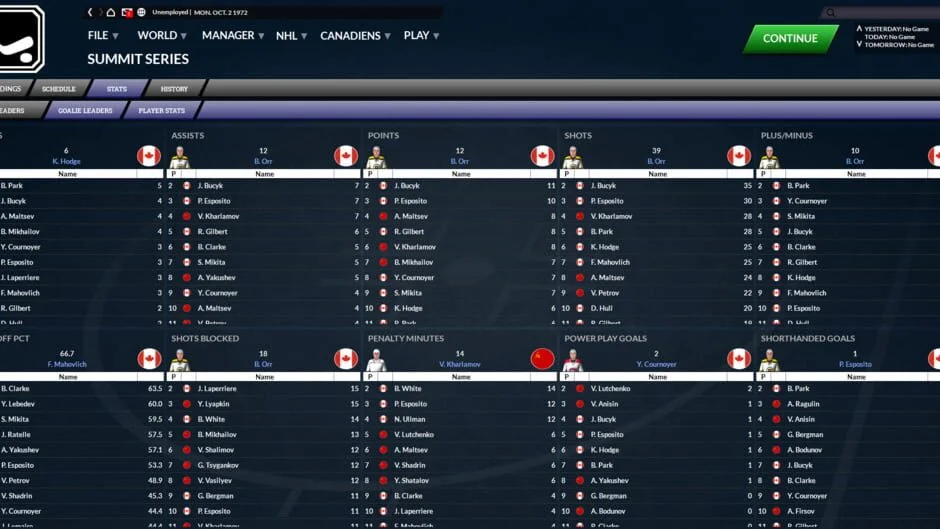This screenshot has height=529, width=940.
Task: Go back with the left arrow
Action: (x=90, y=13)
